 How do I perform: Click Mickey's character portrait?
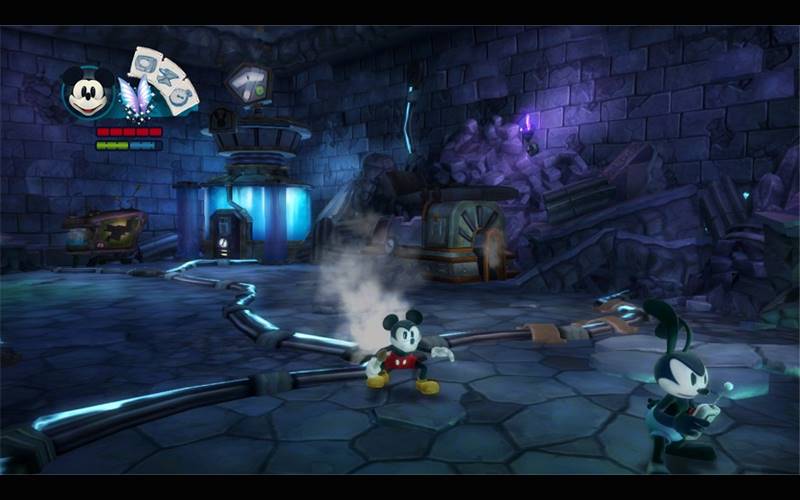point(88,93)
